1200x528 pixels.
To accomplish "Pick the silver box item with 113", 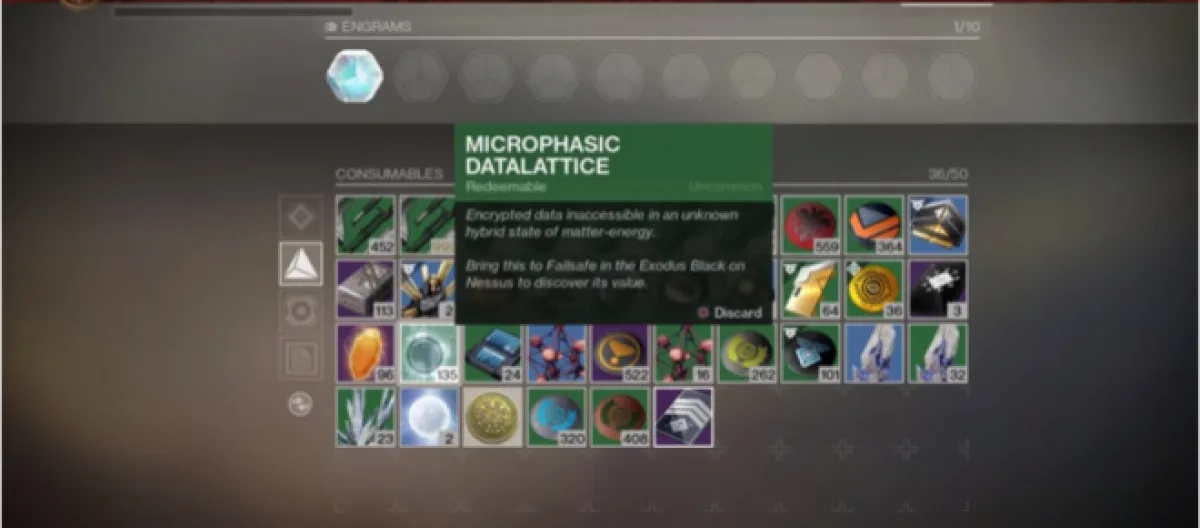I will click(x=366, y=289).
